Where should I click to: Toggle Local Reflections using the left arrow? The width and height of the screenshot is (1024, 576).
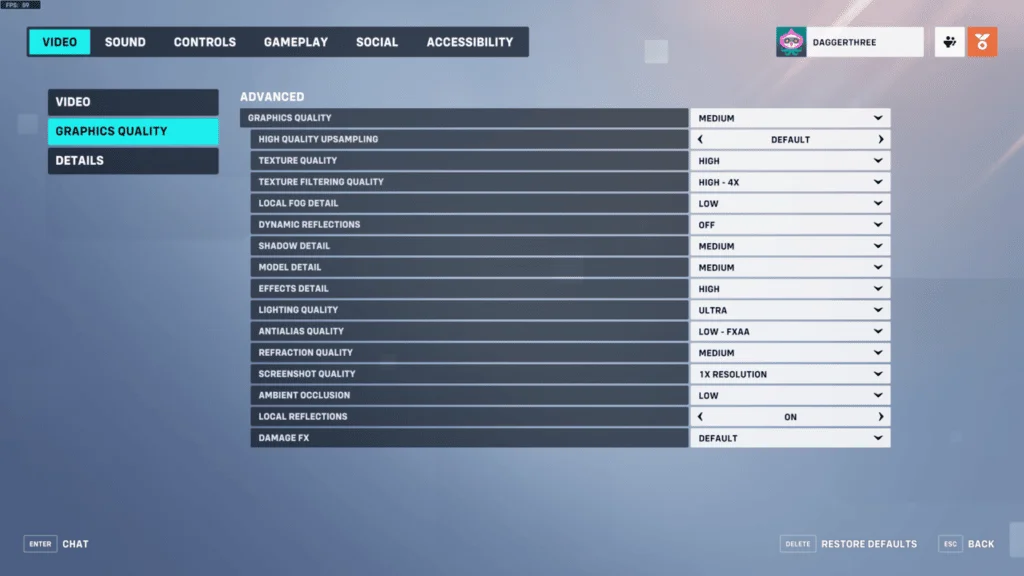700,417
